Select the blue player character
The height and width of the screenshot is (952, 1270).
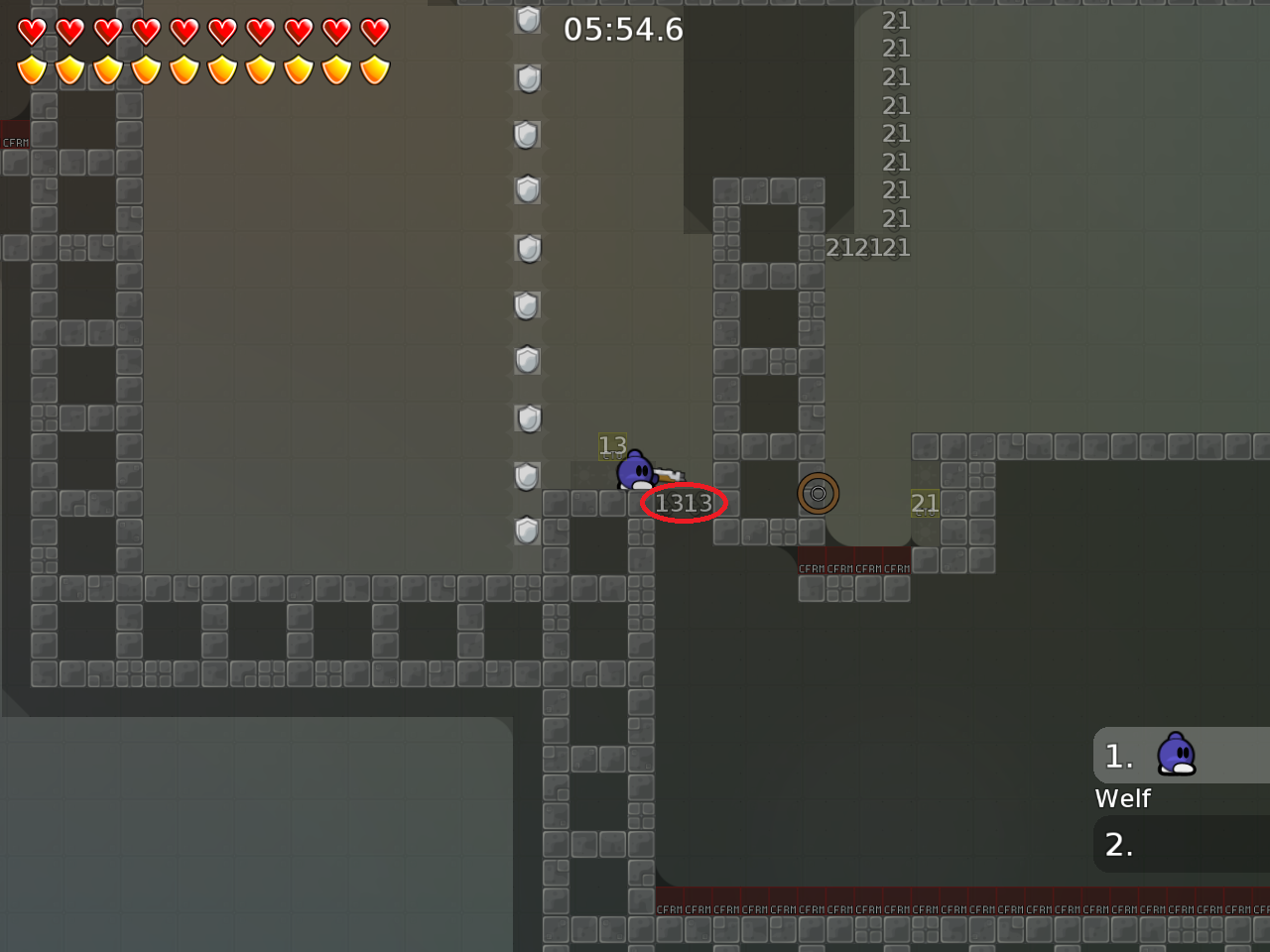[x=633, y=471]
